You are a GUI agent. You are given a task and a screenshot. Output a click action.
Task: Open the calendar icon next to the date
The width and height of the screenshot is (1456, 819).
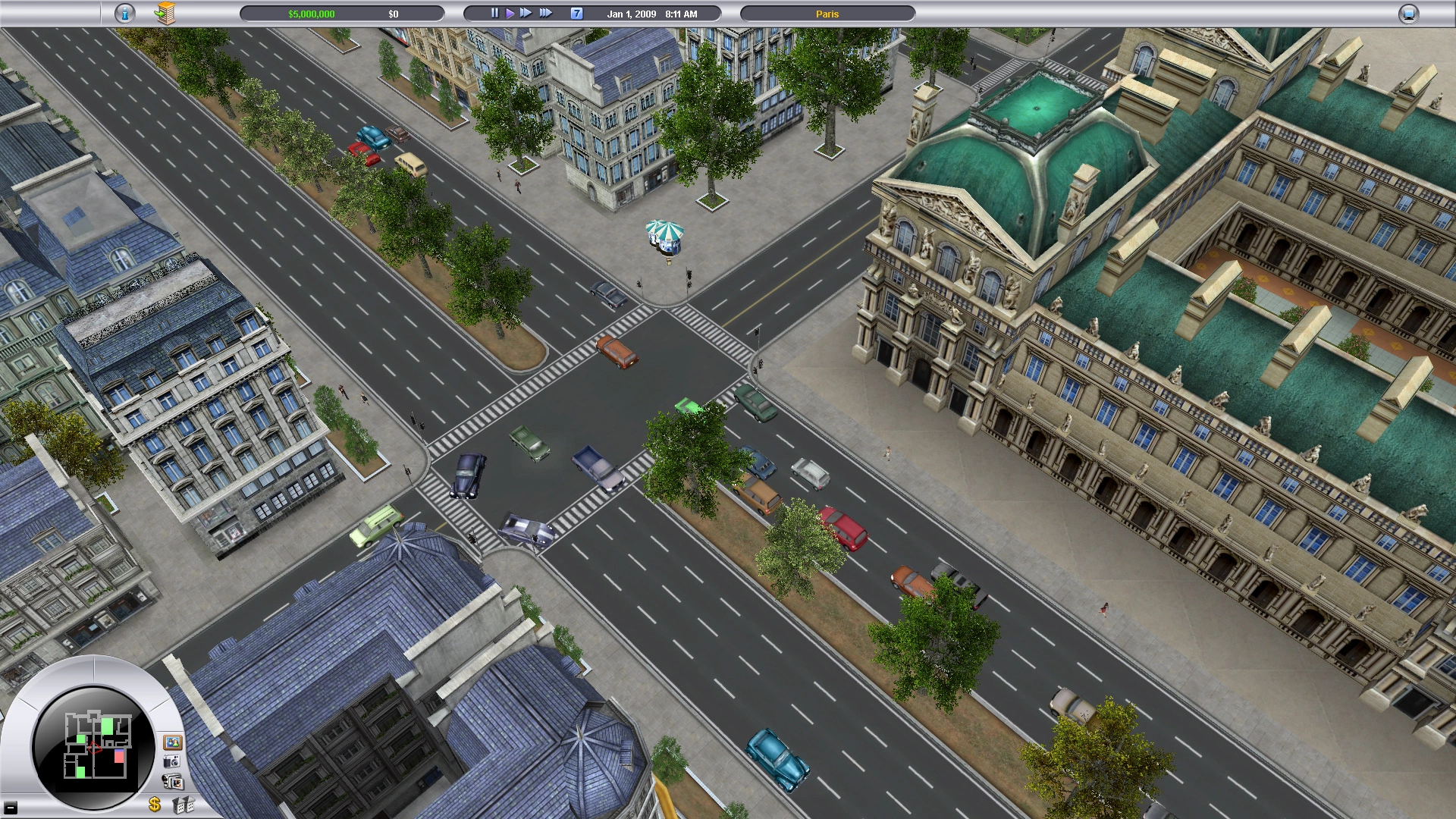click(577, 14)
